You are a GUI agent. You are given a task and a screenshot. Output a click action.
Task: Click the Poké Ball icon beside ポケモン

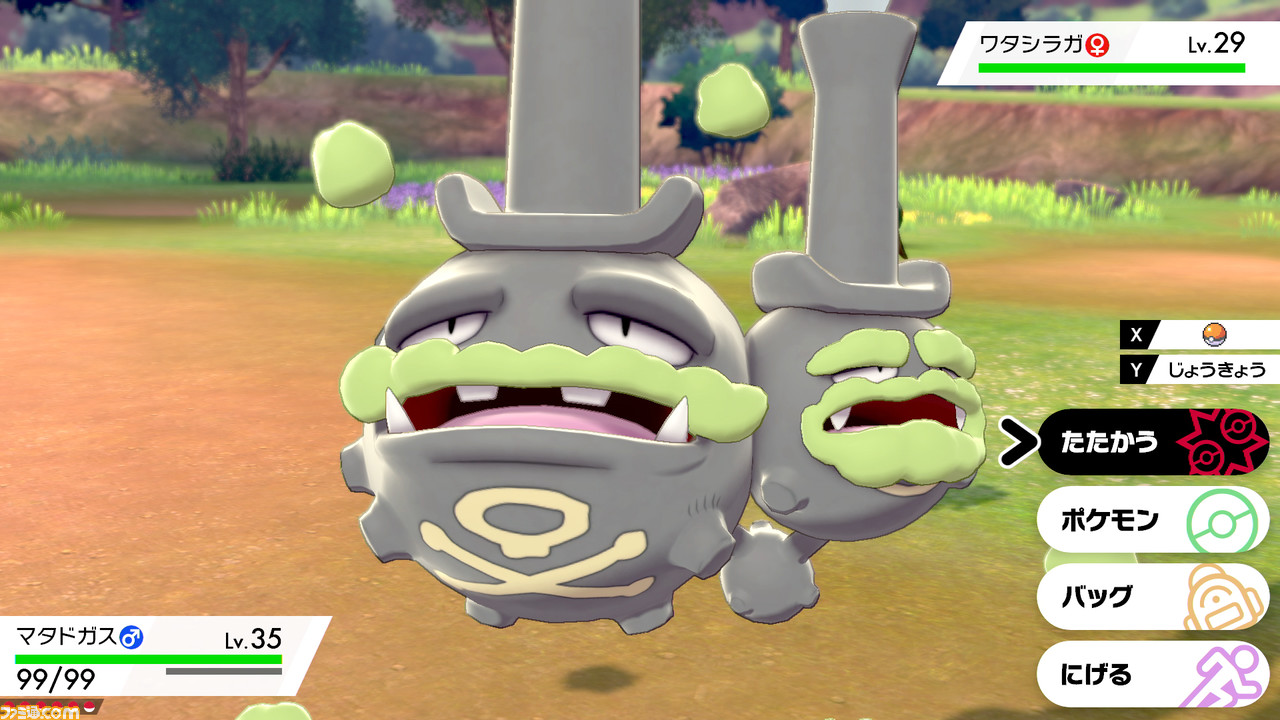pos(1222,518)
